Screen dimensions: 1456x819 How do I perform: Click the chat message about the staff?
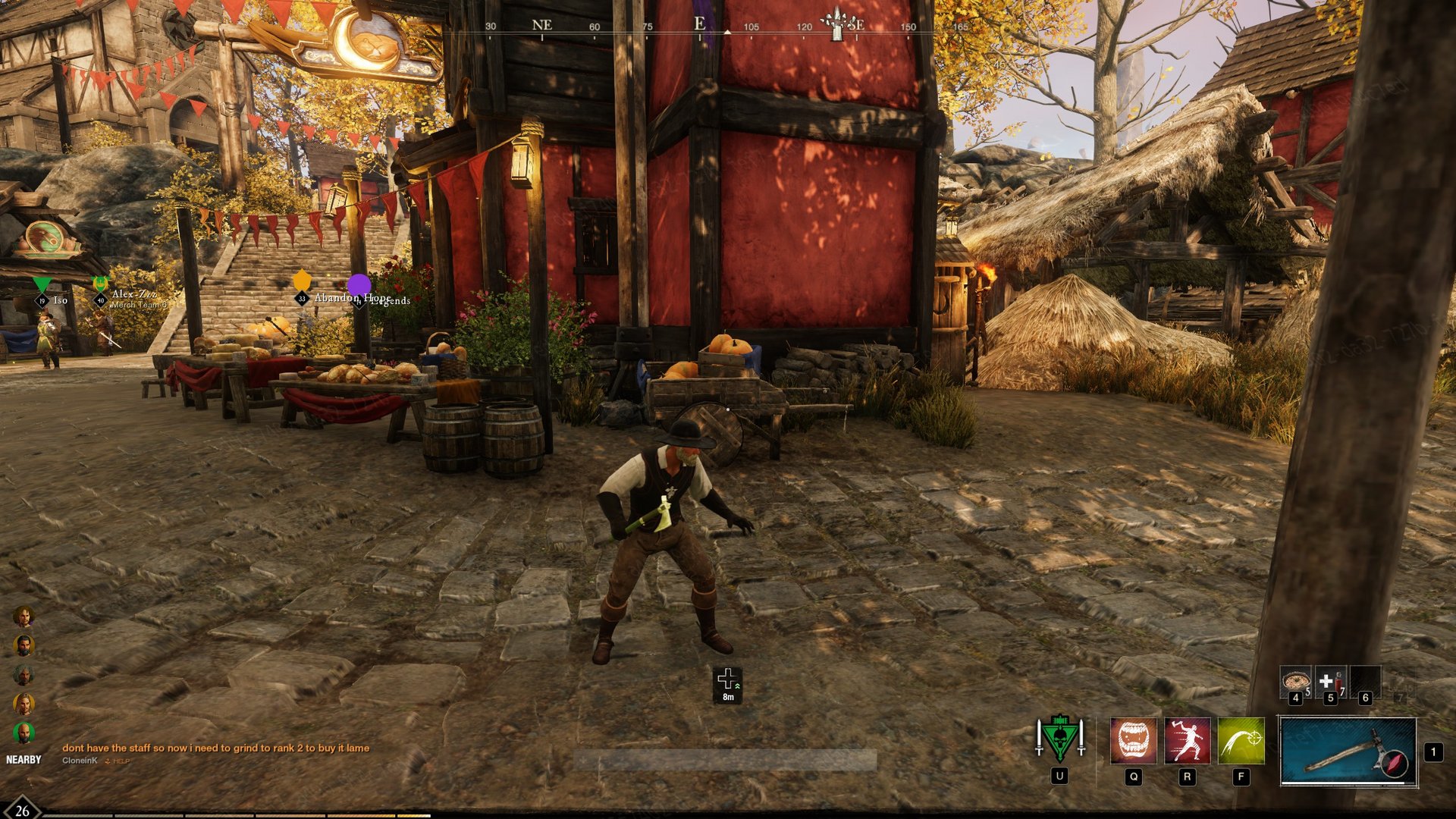(x=215, y=748)
